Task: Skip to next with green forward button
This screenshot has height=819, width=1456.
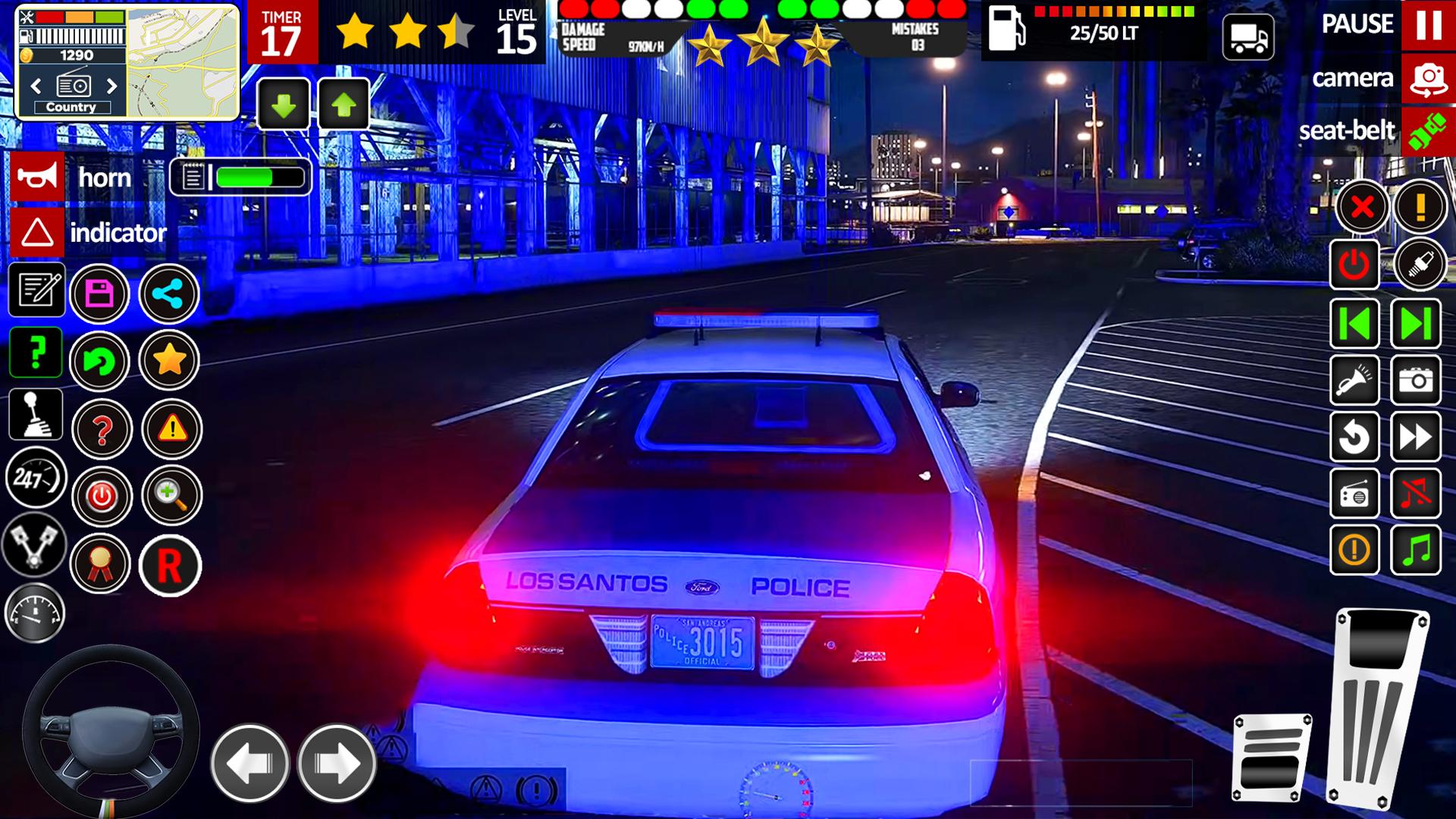Action: coord(1416,324)
